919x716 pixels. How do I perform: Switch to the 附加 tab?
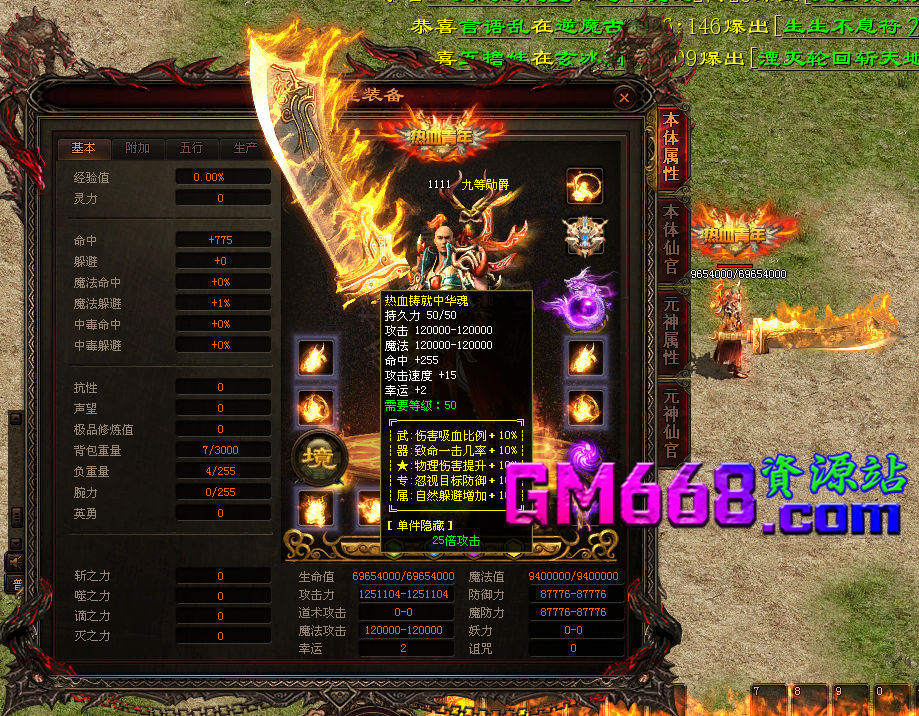pyautogui.click(x=137, y=148)
